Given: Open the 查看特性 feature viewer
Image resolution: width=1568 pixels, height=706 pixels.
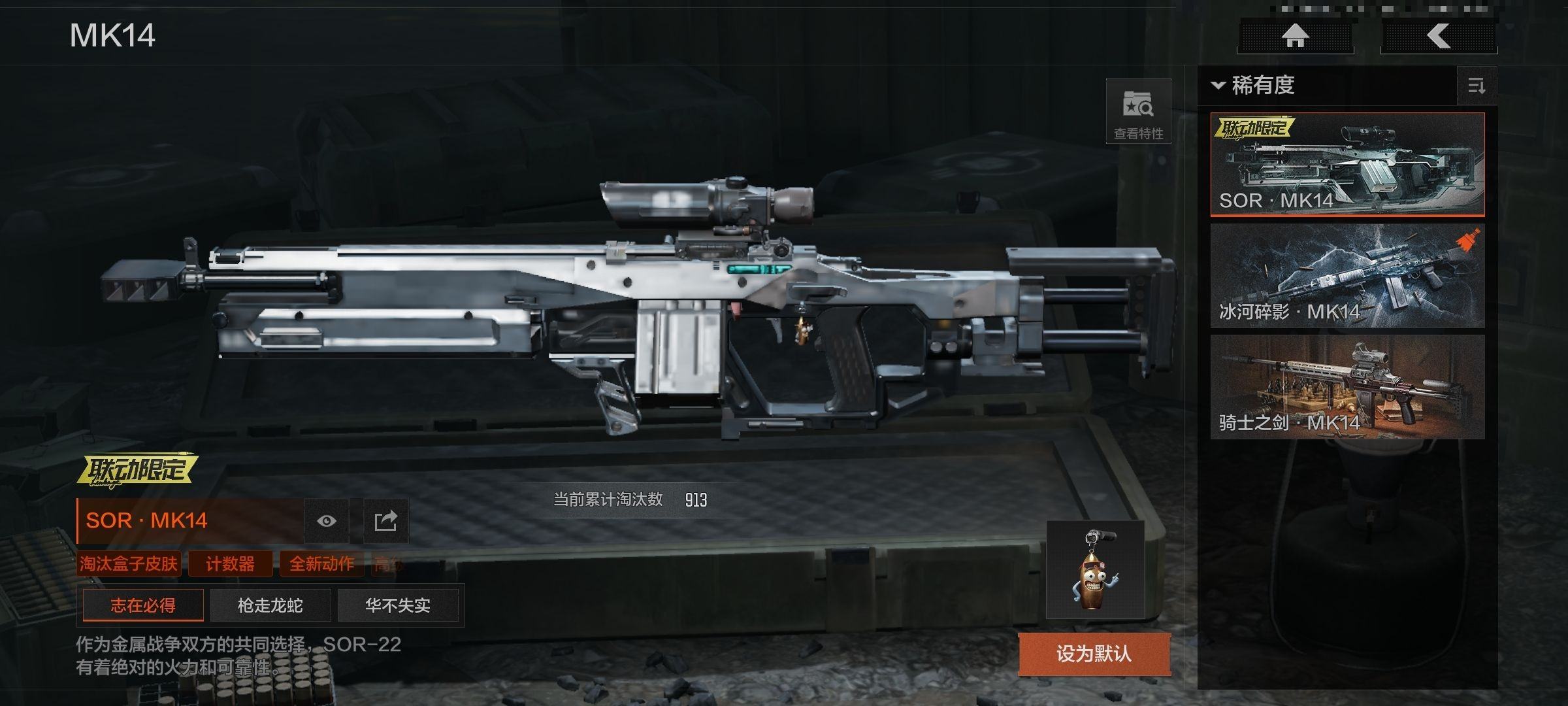Looking at the screenshot, I should click(1138, 112).
